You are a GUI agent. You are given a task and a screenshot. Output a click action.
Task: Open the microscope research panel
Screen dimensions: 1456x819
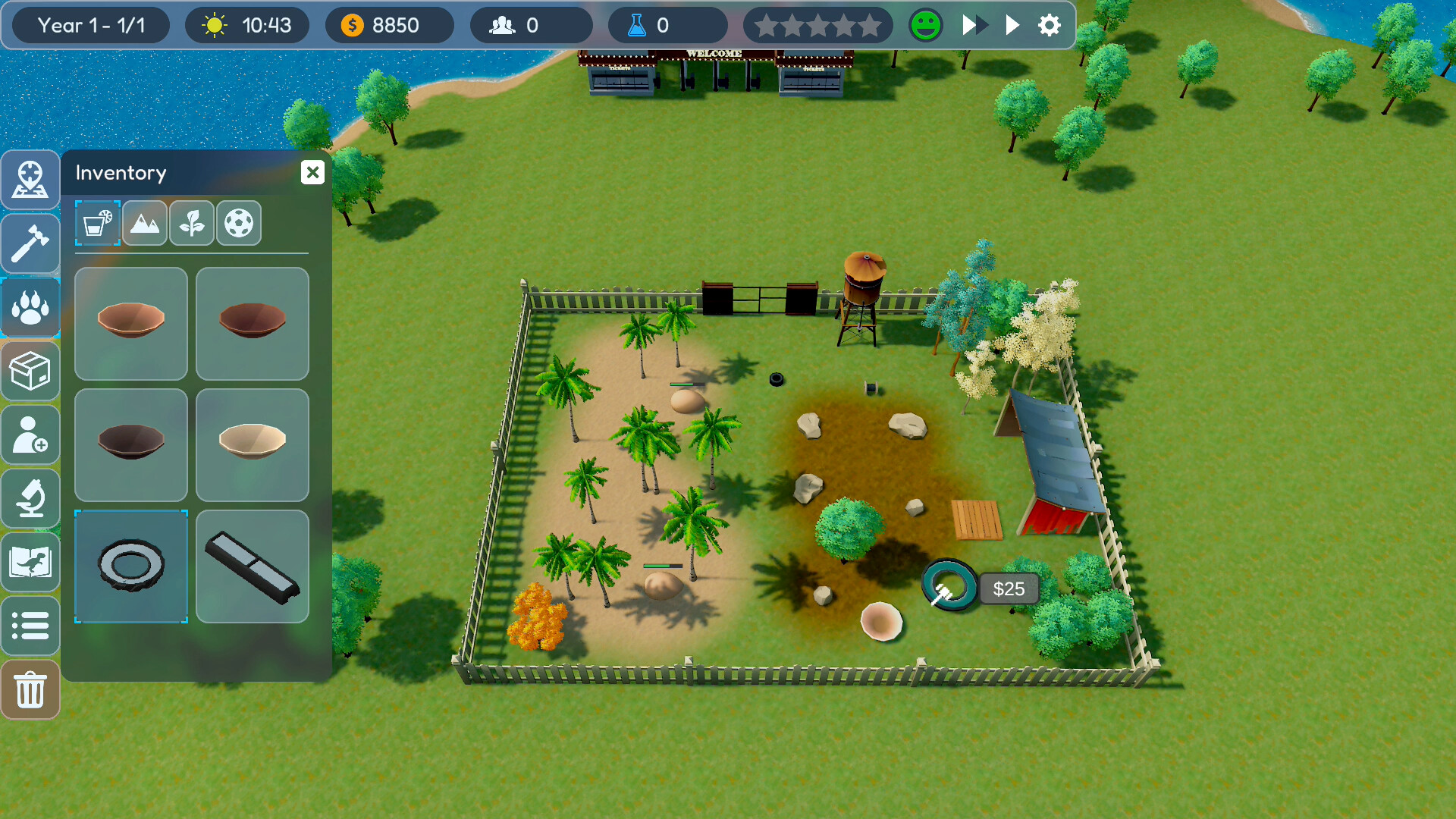30,498
